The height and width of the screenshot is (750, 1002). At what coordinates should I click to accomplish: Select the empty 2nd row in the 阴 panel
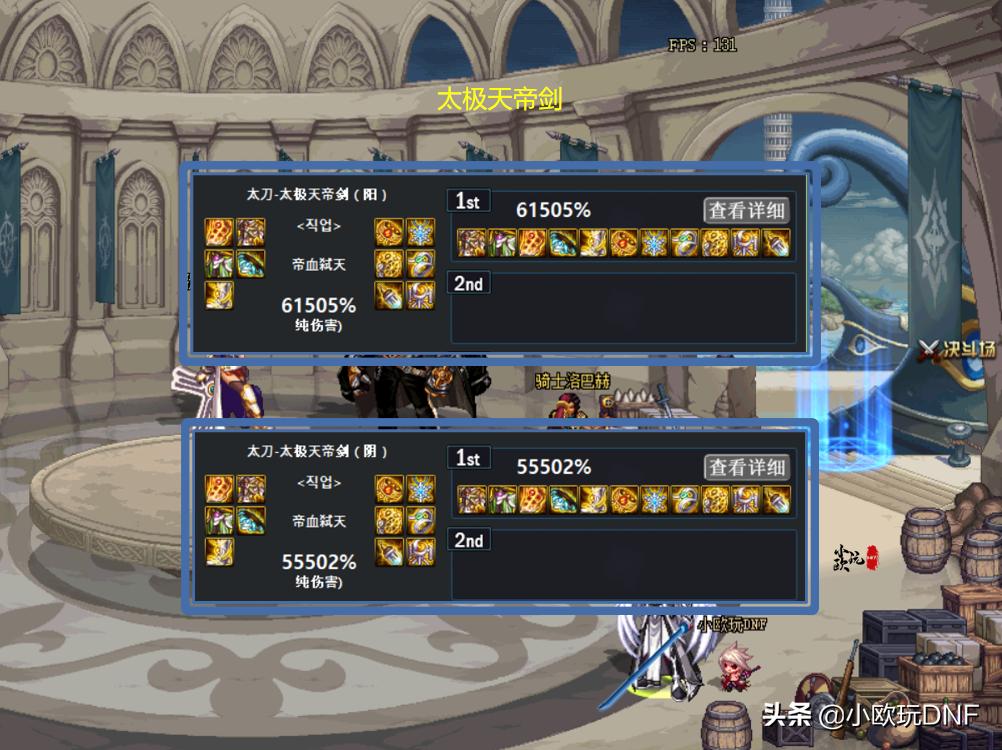(623, 565)
